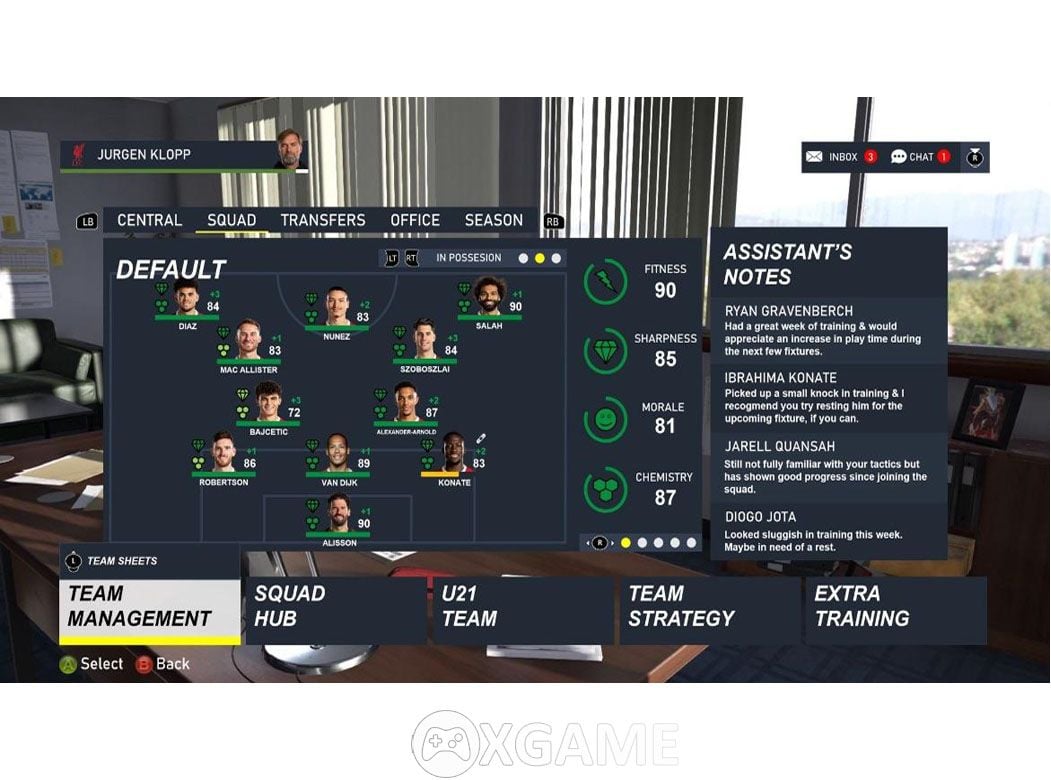Choose the Extra Training tile
1051x780 pixels.
coord(895,607)
